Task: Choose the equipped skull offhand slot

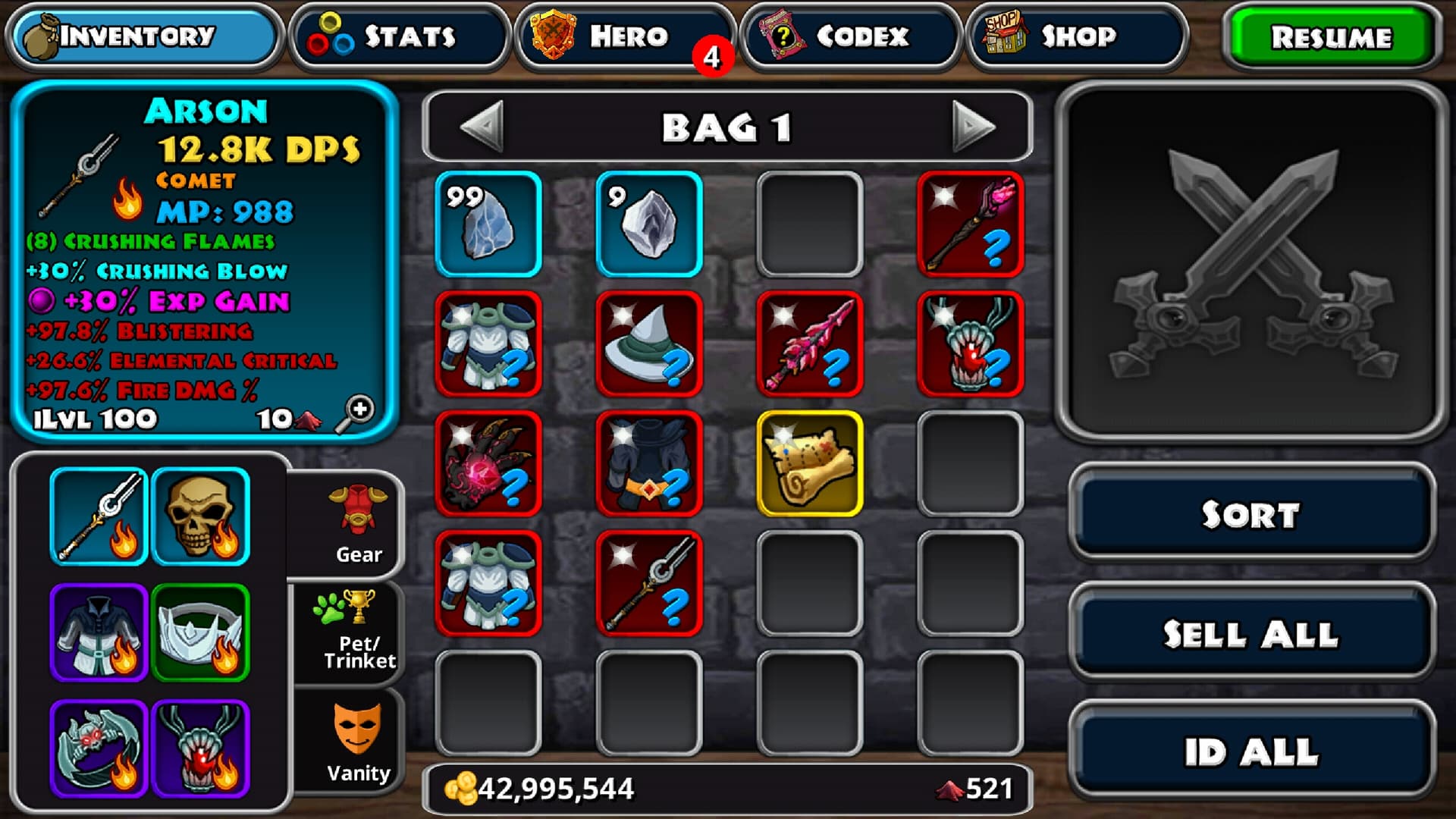Action: [201, 516]
